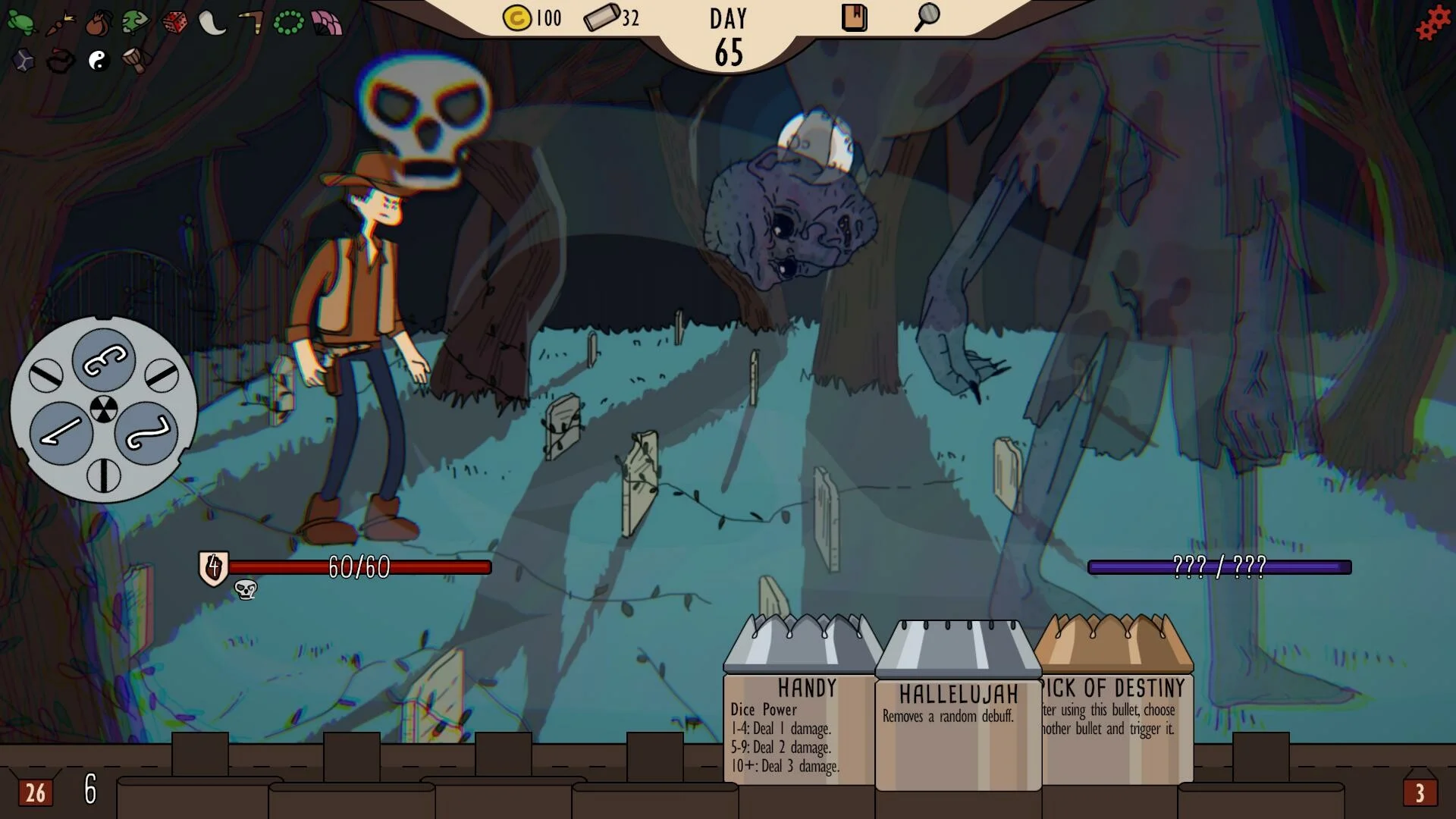This screenshot has height=819, width=1456.
Task: Open the discard pile showing 3
Action: pyautogui.click(x=1420, y=792)
